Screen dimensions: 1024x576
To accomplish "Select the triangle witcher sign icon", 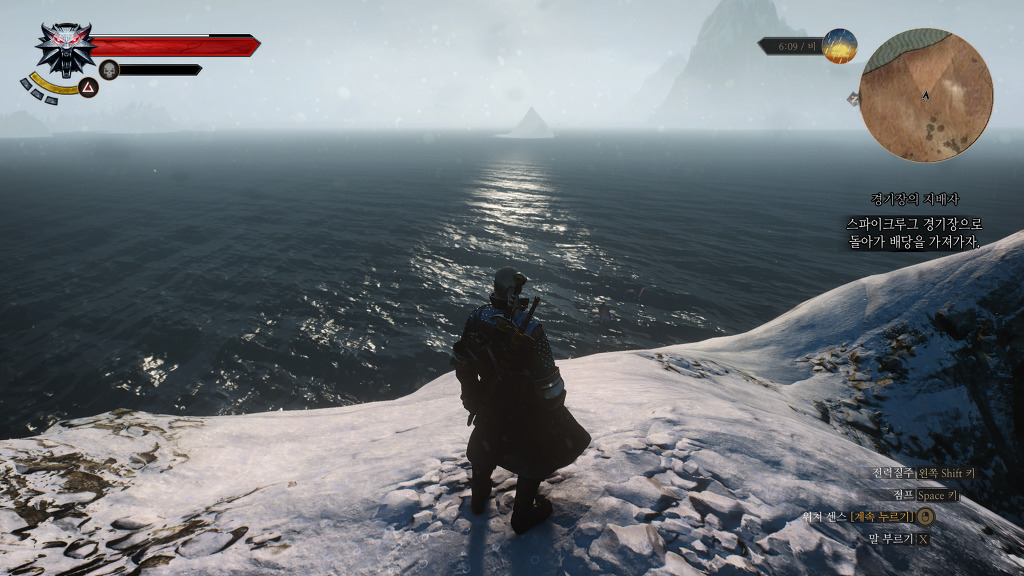I will 88,88.
